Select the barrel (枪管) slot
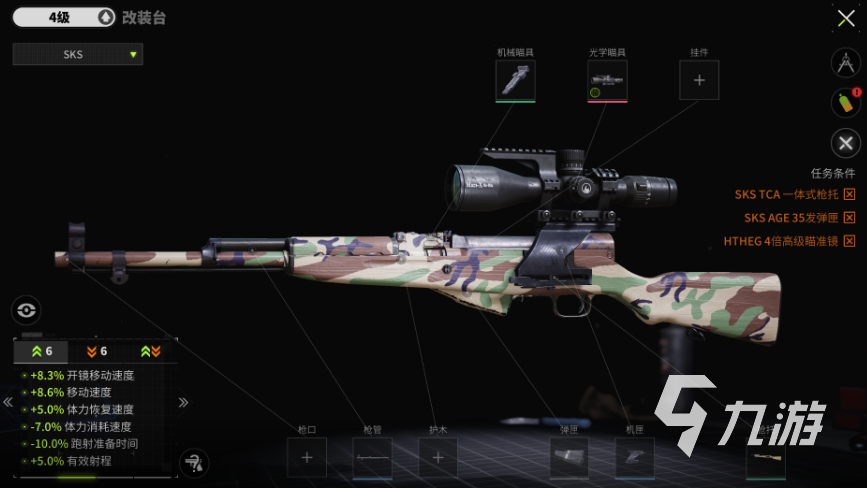The image size is (867, 488). tap(372, 458)
